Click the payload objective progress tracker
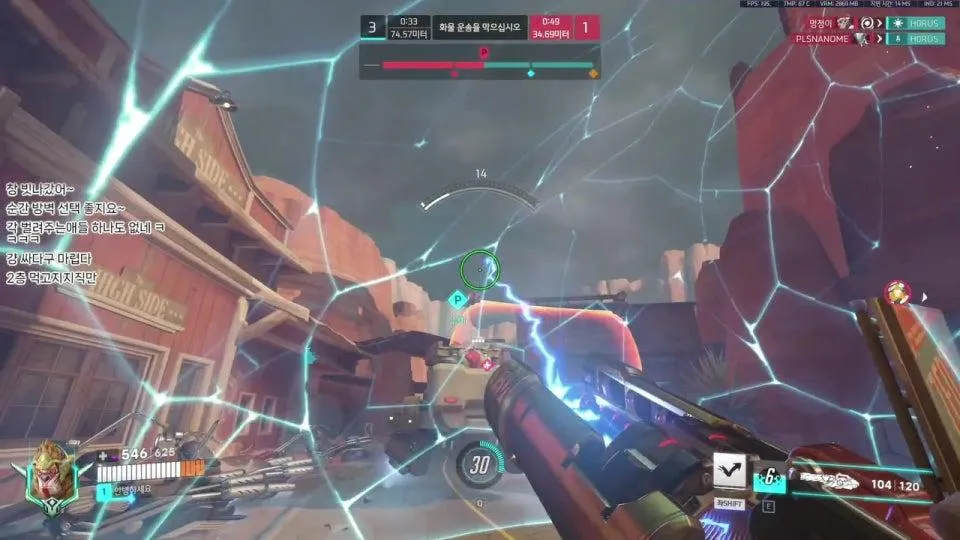This screenshot has width=960, height=540. 480,66
